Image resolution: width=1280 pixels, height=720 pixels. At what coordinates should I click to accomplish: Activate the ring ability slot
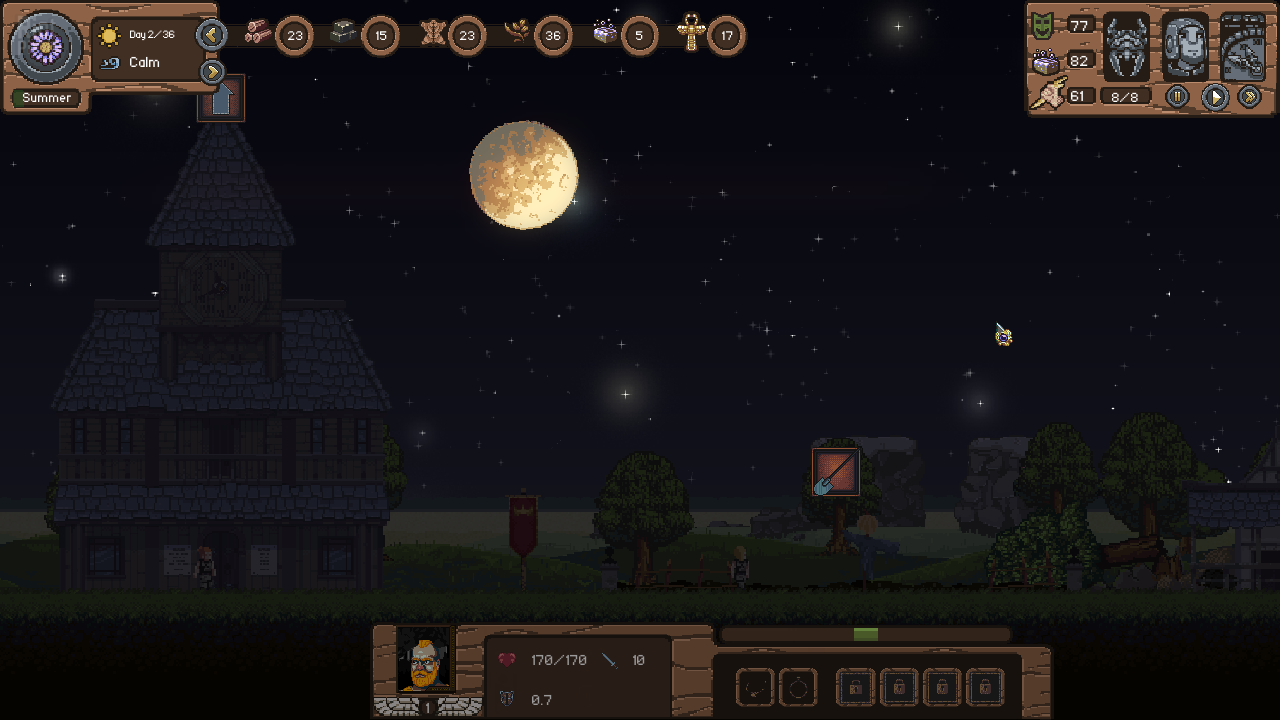click(798, 688)
